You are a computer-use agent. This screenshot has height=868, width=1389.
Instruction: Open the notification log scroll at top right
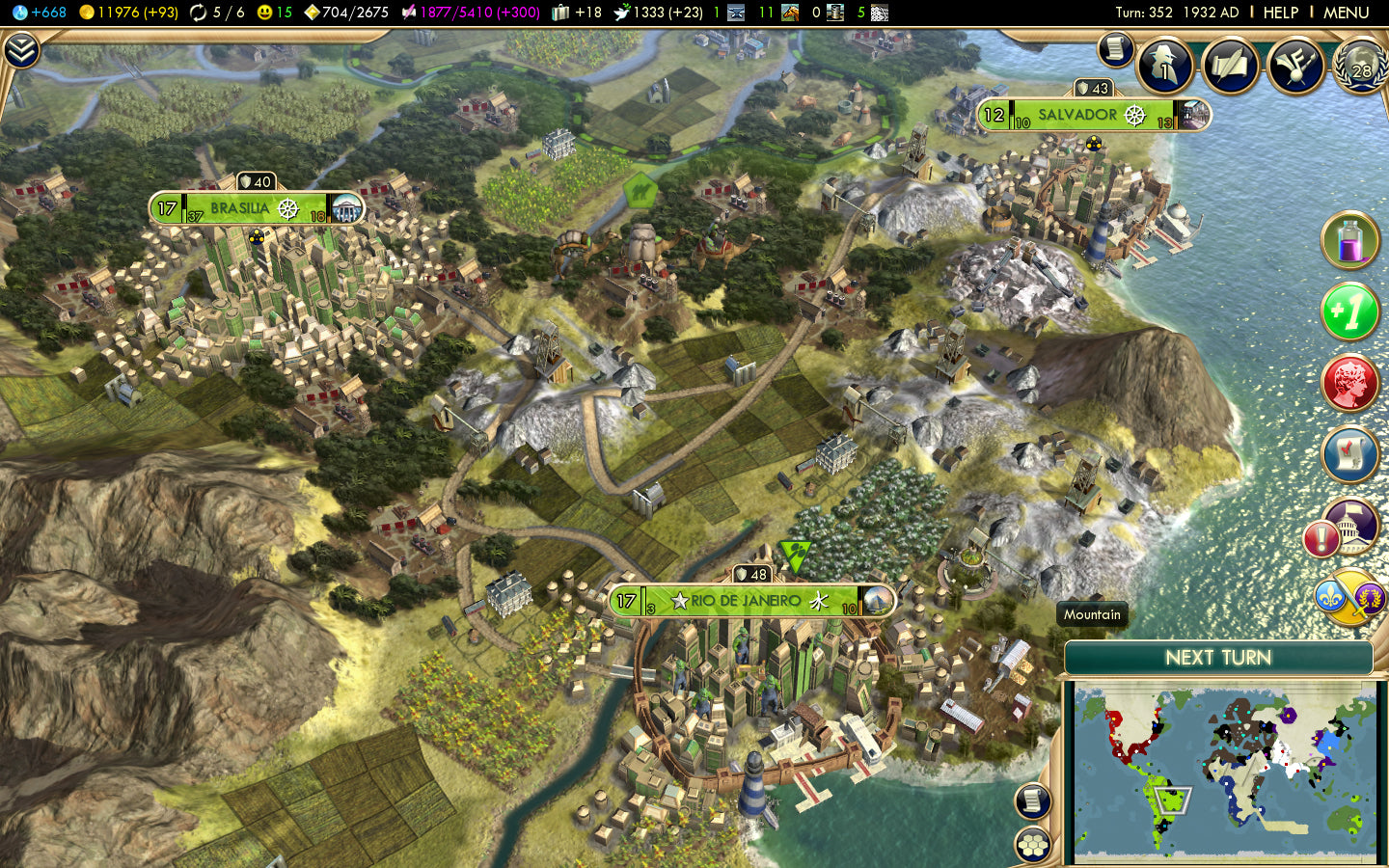(x=1114, y=50)
